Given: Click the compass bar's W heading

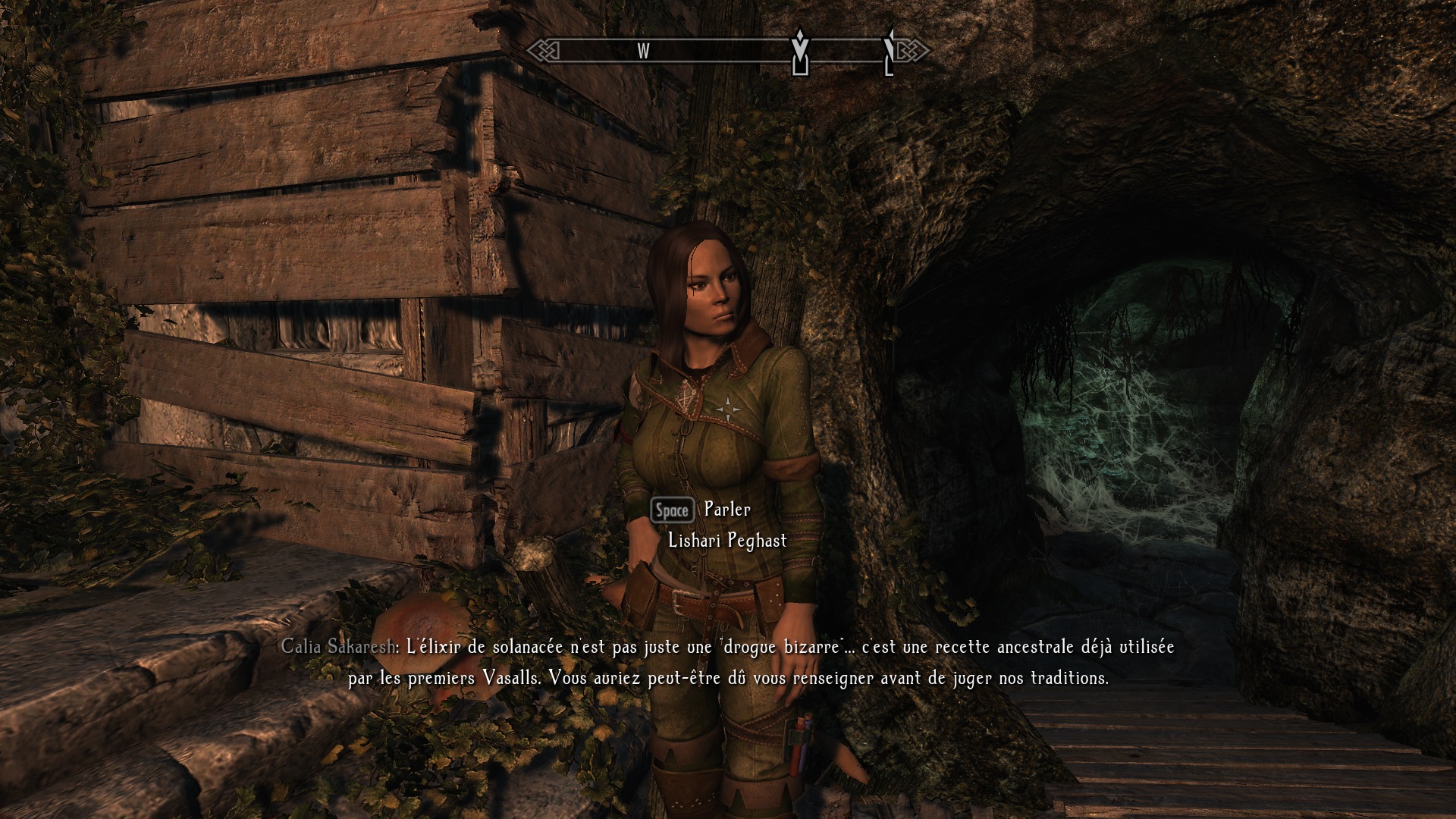Looking at the screenshot, I should 643,52.
